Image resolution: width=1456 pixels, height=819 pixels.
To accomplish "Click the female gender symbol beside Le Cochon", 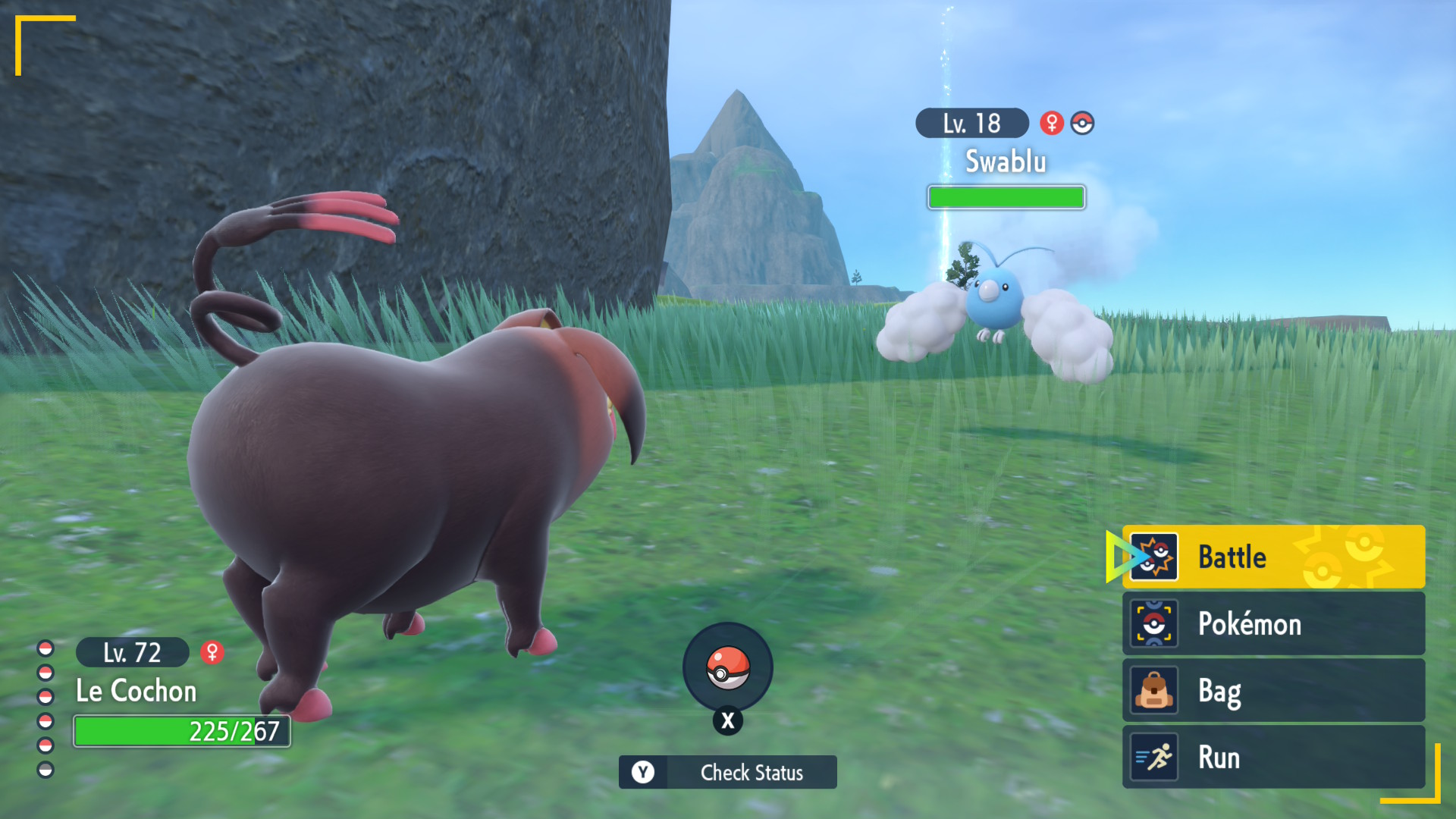I will [x=213, y=652].
